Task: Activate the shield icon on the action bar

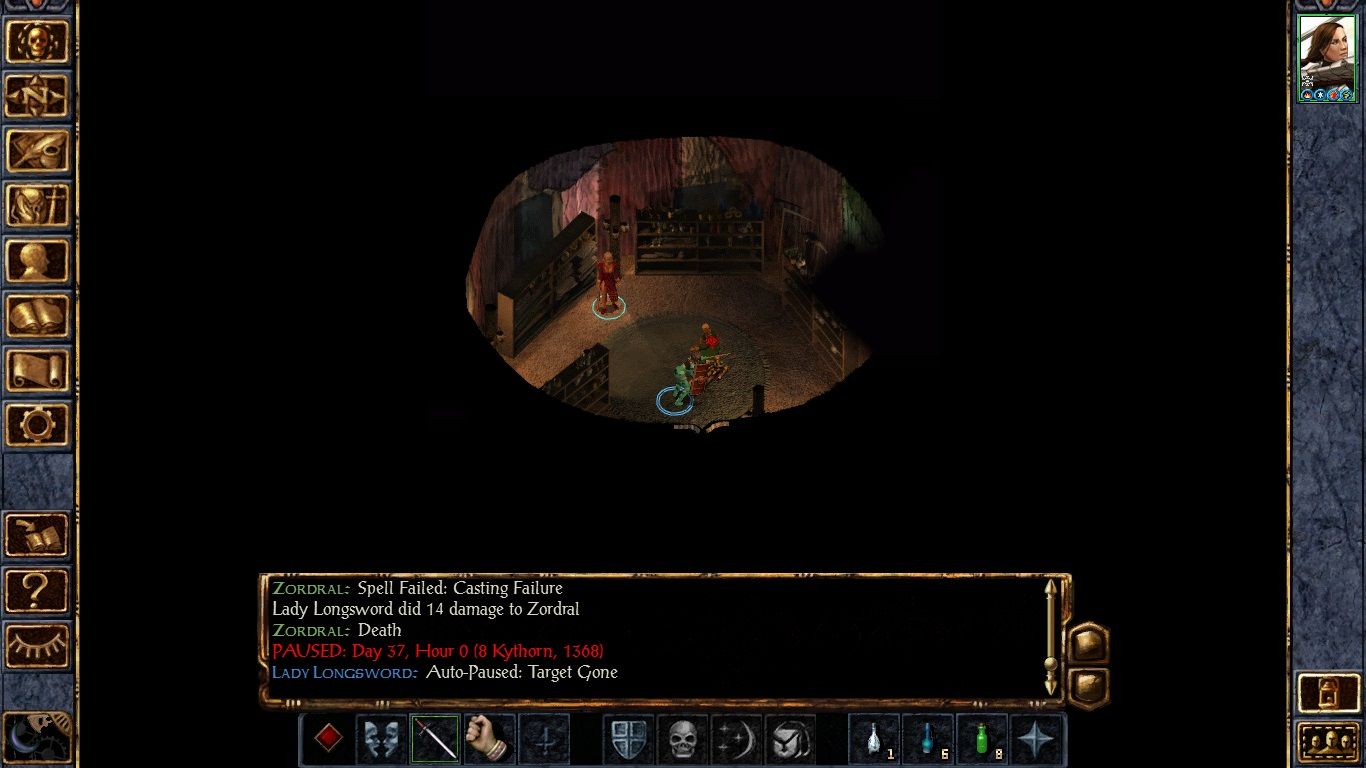Action: pyautogui.click(x=629, y=740)
